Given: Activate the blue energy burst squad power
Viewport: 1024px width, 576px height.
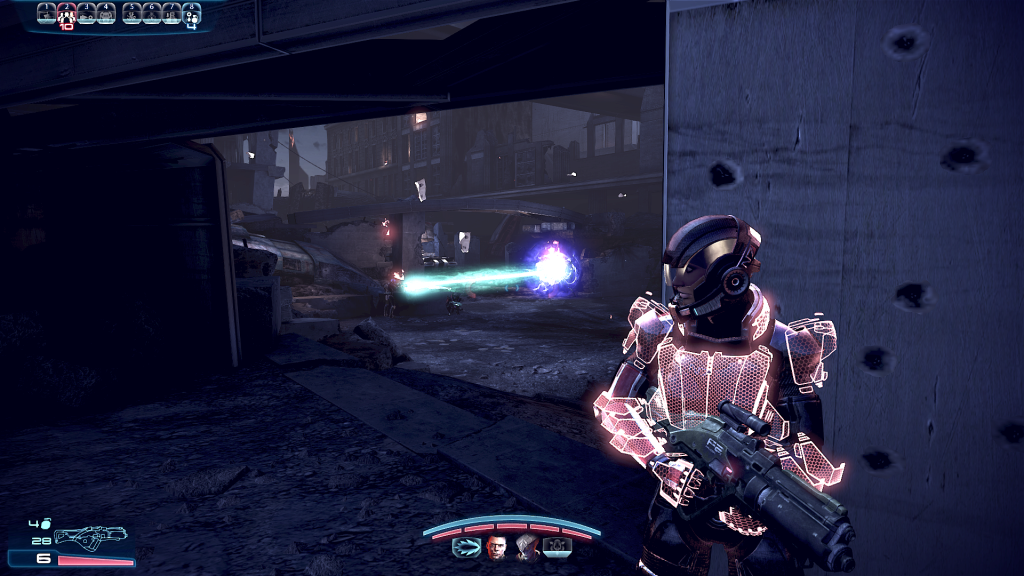Looking at the screenshot, I should point(467,547).
